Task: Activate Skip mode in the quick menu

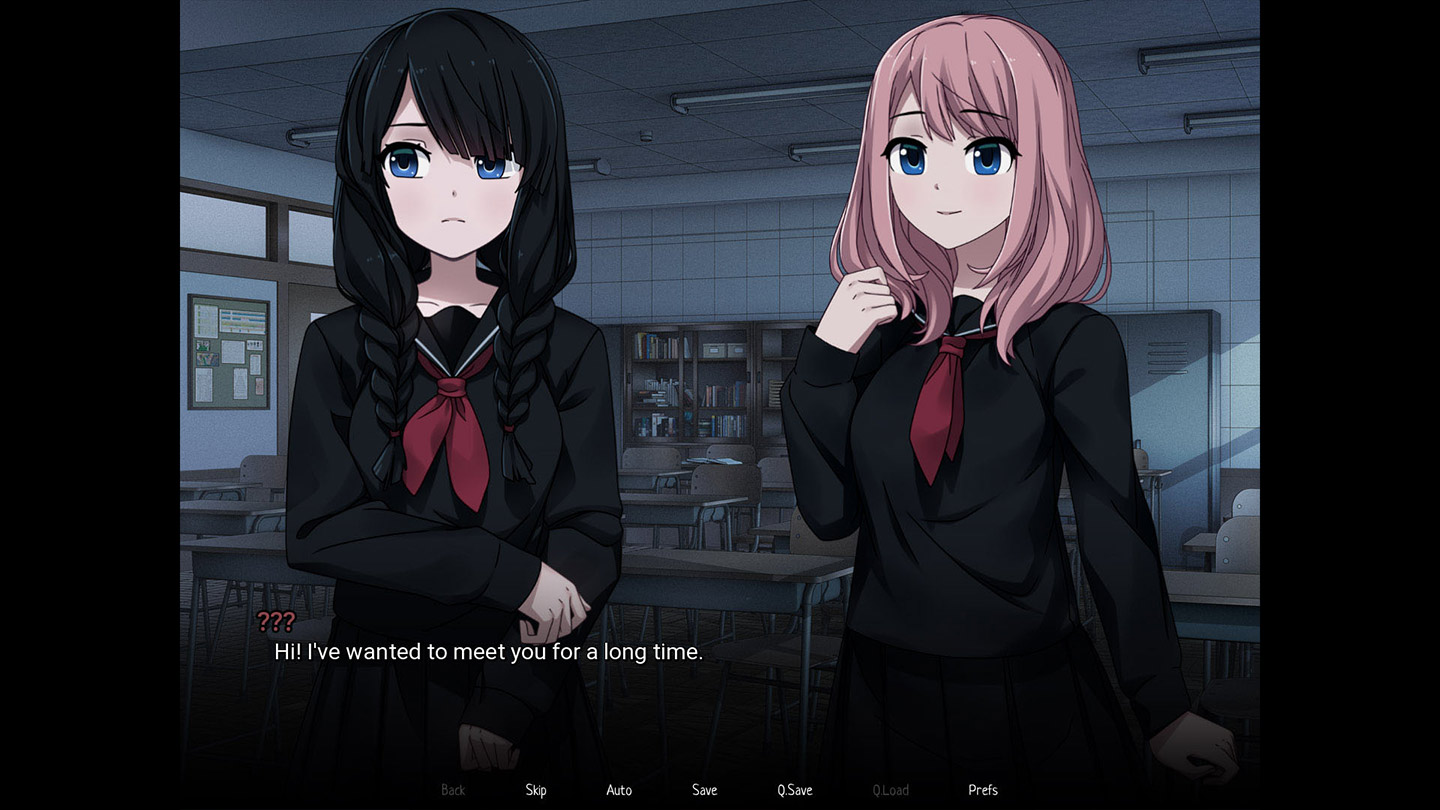Action: (x=535, y=789)
